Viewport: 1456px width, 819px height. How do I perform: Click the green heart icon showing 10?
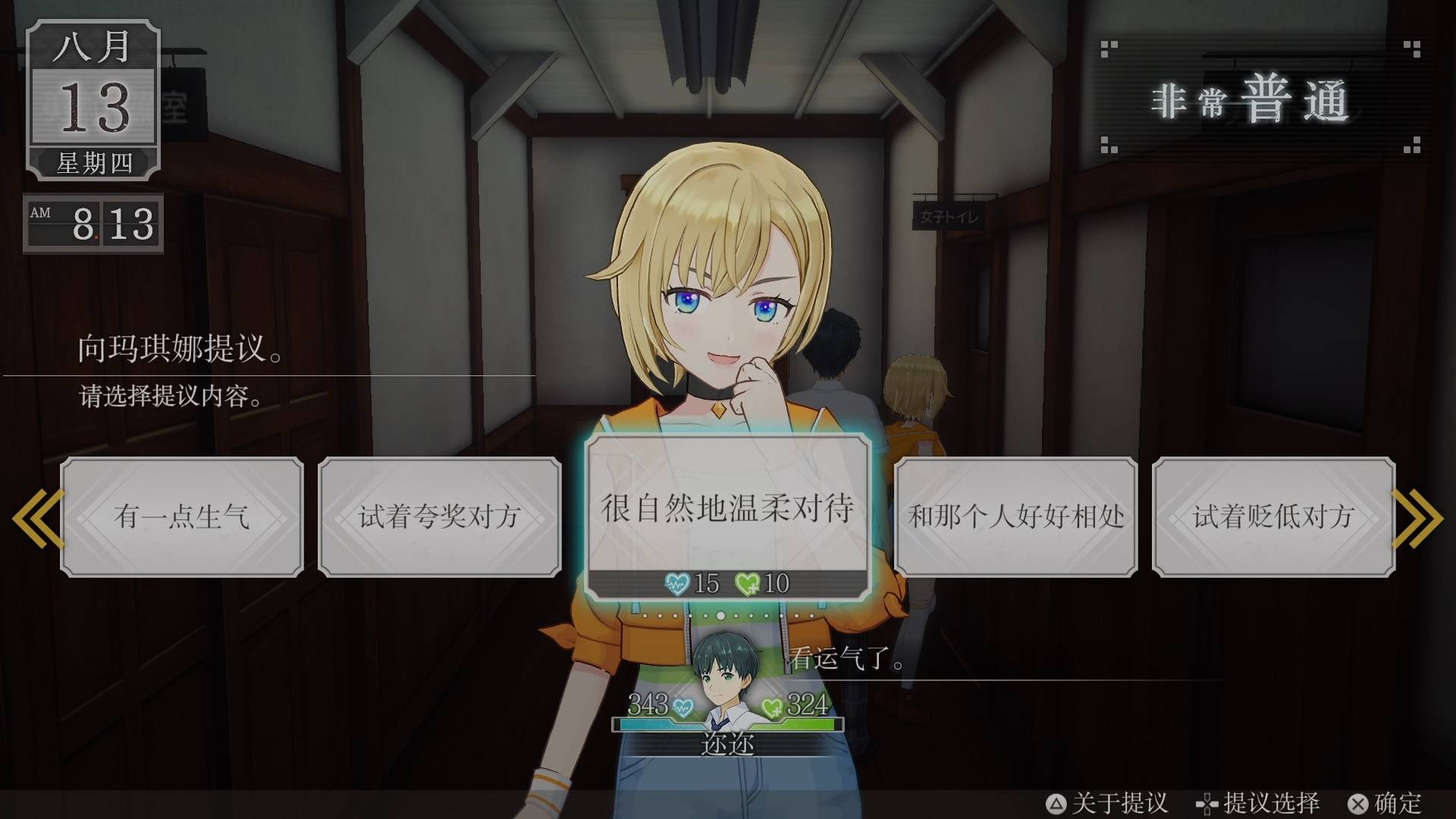point(747,583)
